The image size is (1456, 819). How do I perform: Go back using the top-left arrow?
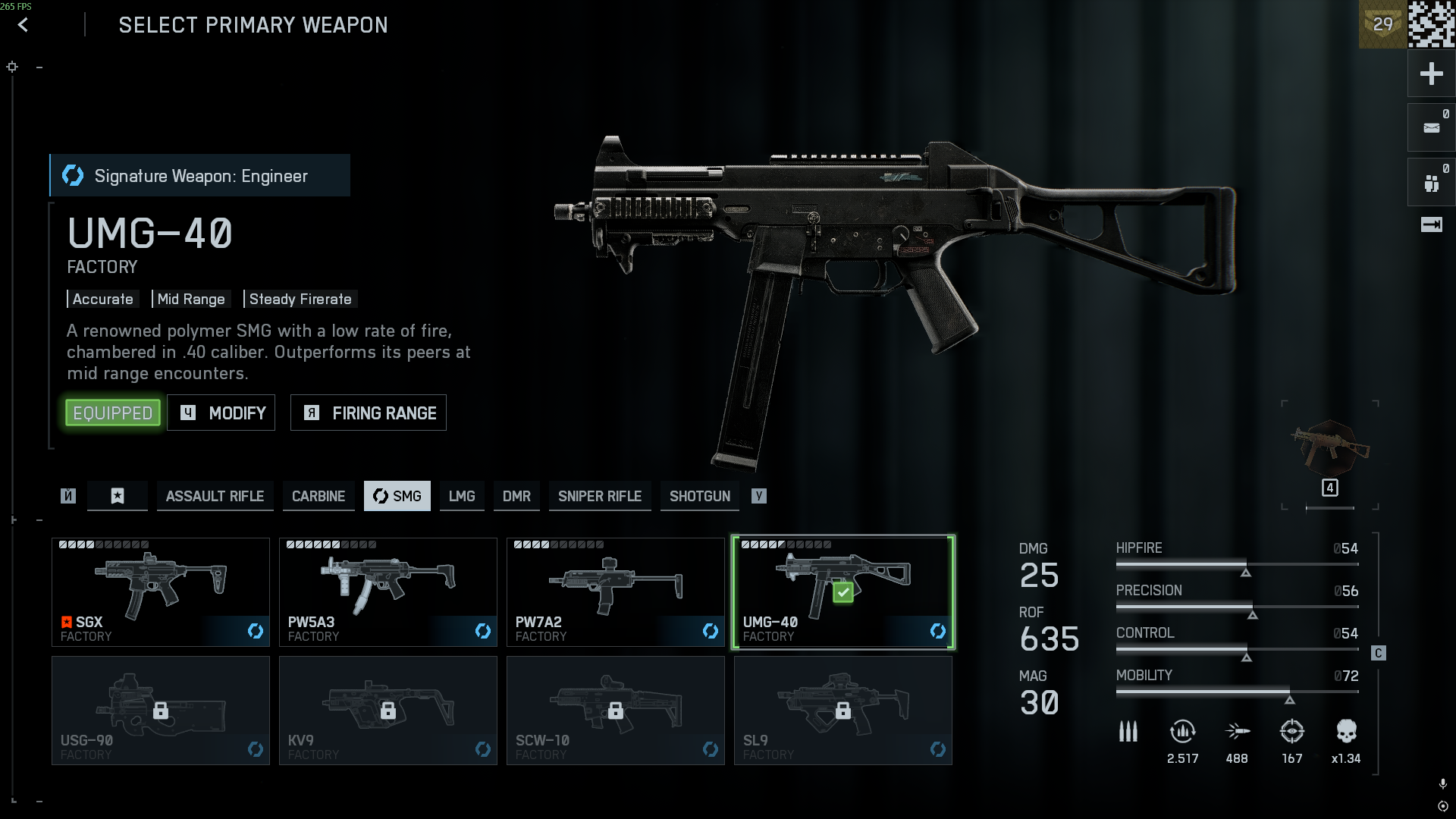click(x=23, y=25)
